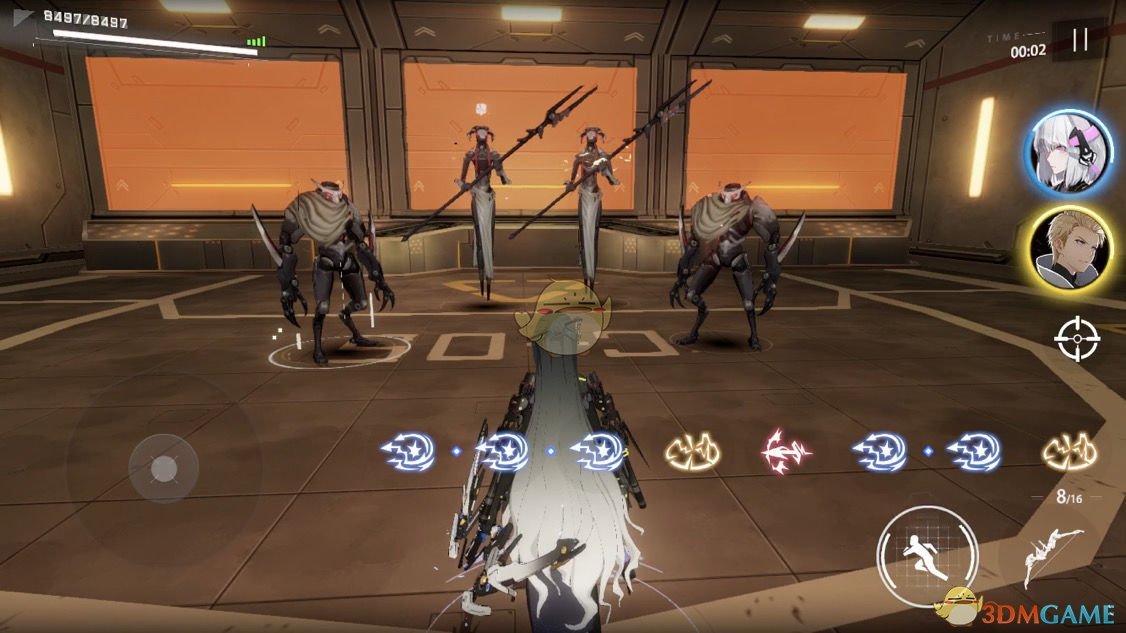Viewport: 1126px width, 633px height.
Task: Pause the battle with the pause button
Action: coord(1079,39)
